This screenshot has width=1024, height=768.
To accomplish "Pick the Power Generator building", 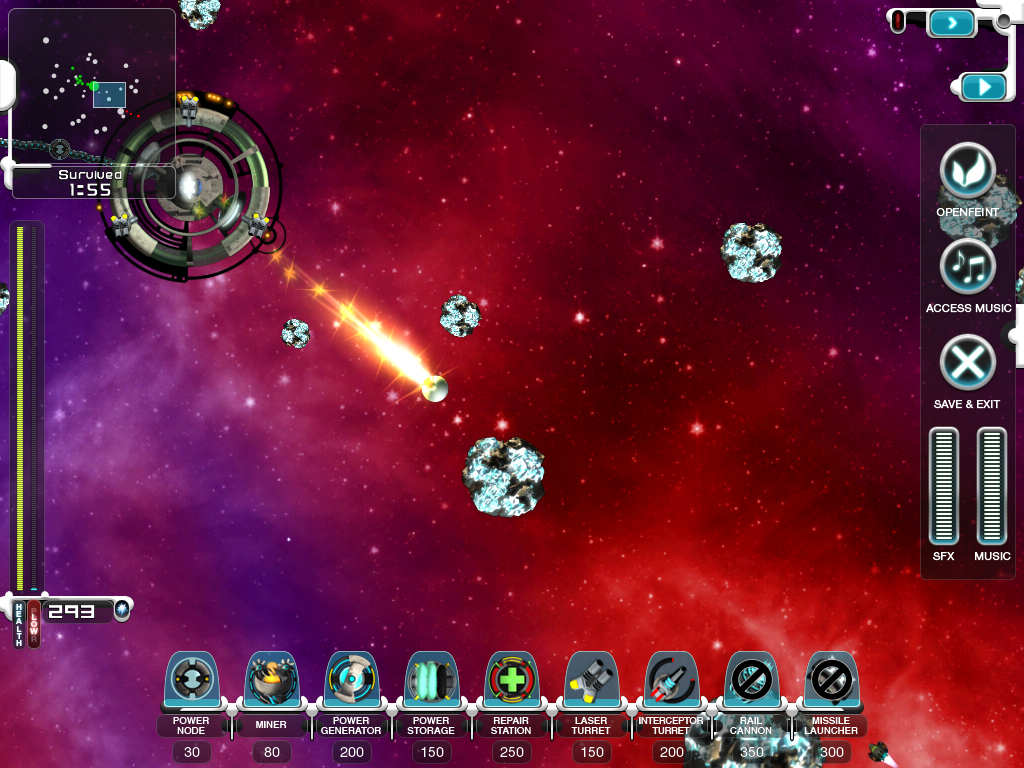I will click(351, 682).
